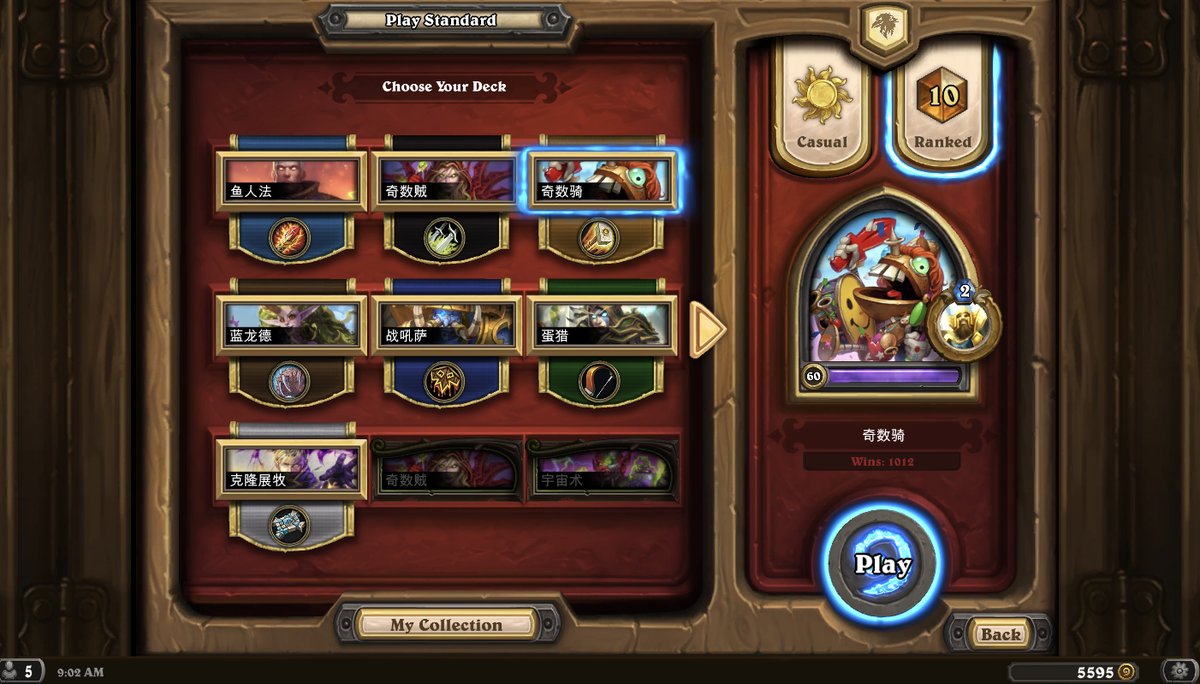
Task: Open the friends list
Action: click(x=21, y=671)
